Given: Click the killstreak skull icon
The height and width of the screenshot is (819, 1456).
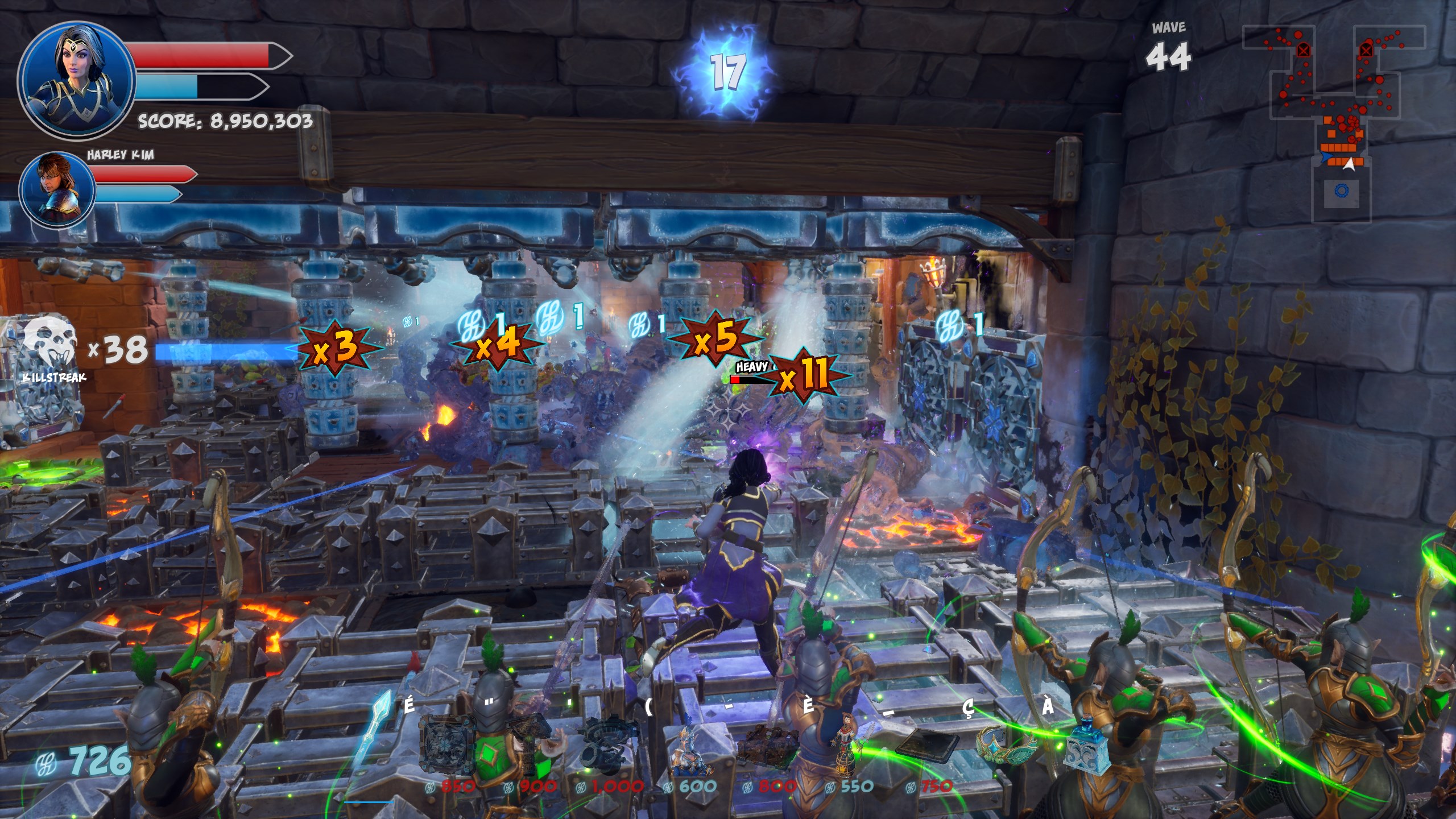Looking at the screenshot, I should 51,343.
